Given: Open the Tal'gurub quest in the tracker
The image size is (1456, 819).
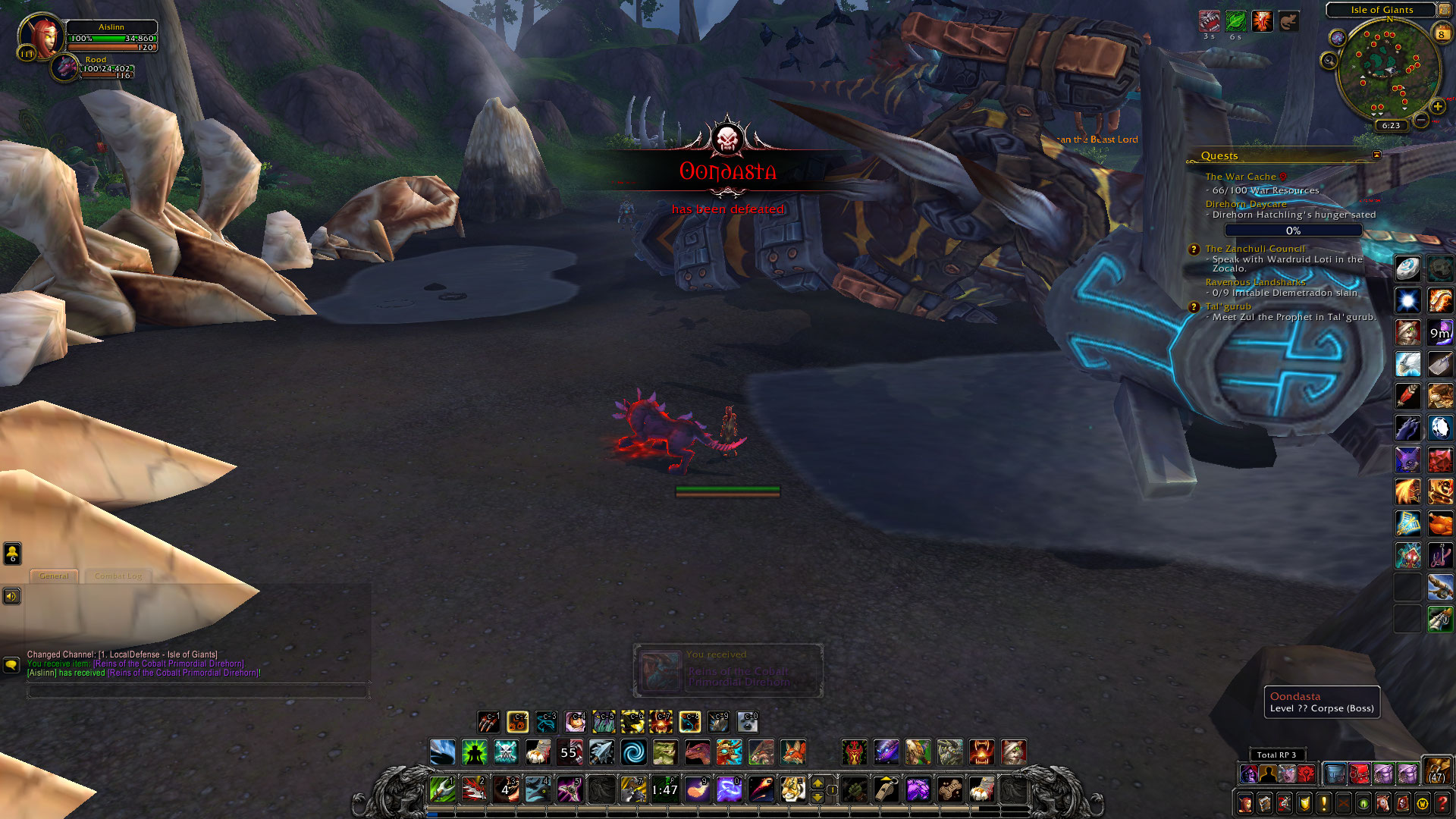Looking at the screenshot, I should 1228,306.
